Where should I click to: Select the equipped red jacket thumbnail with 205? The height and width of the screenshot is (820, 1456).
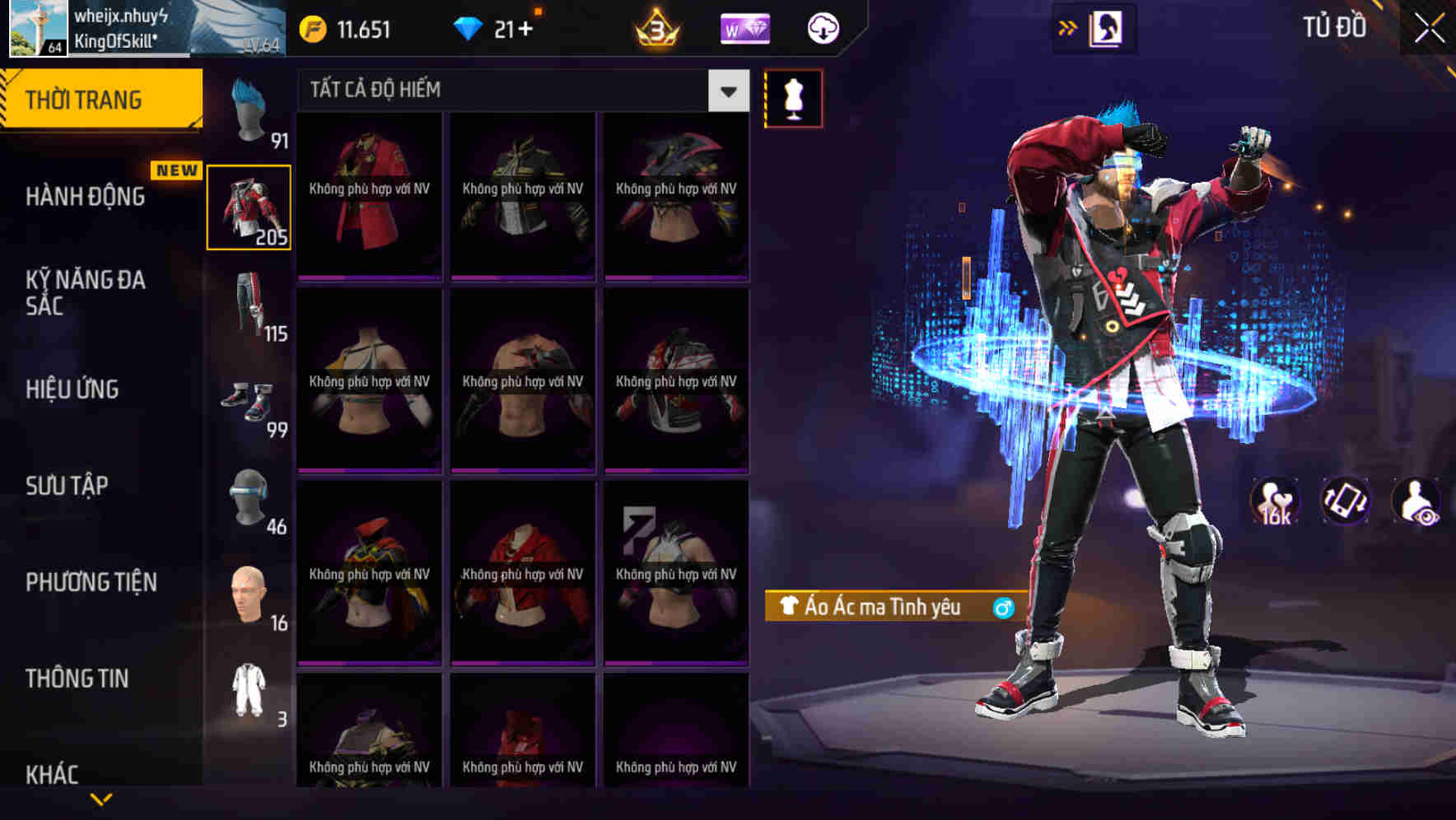coord(250,207)
